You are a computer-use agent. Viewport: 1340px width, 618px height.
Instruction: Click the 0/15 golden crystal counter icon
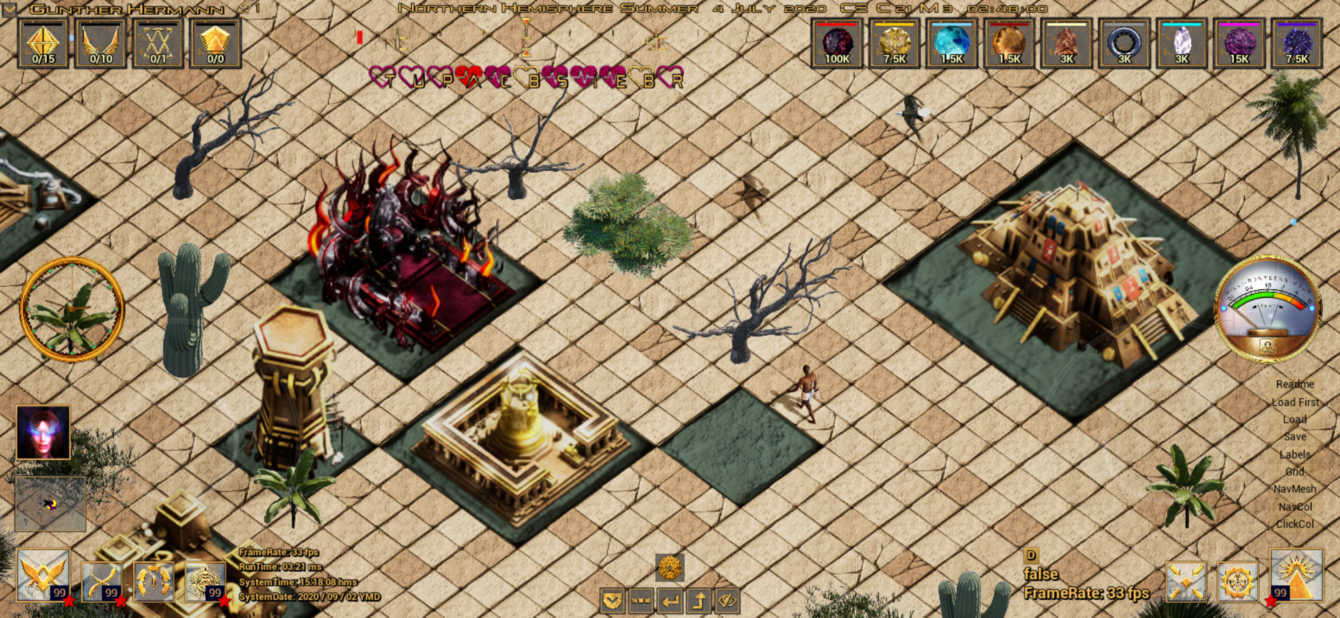click(43, 43)
